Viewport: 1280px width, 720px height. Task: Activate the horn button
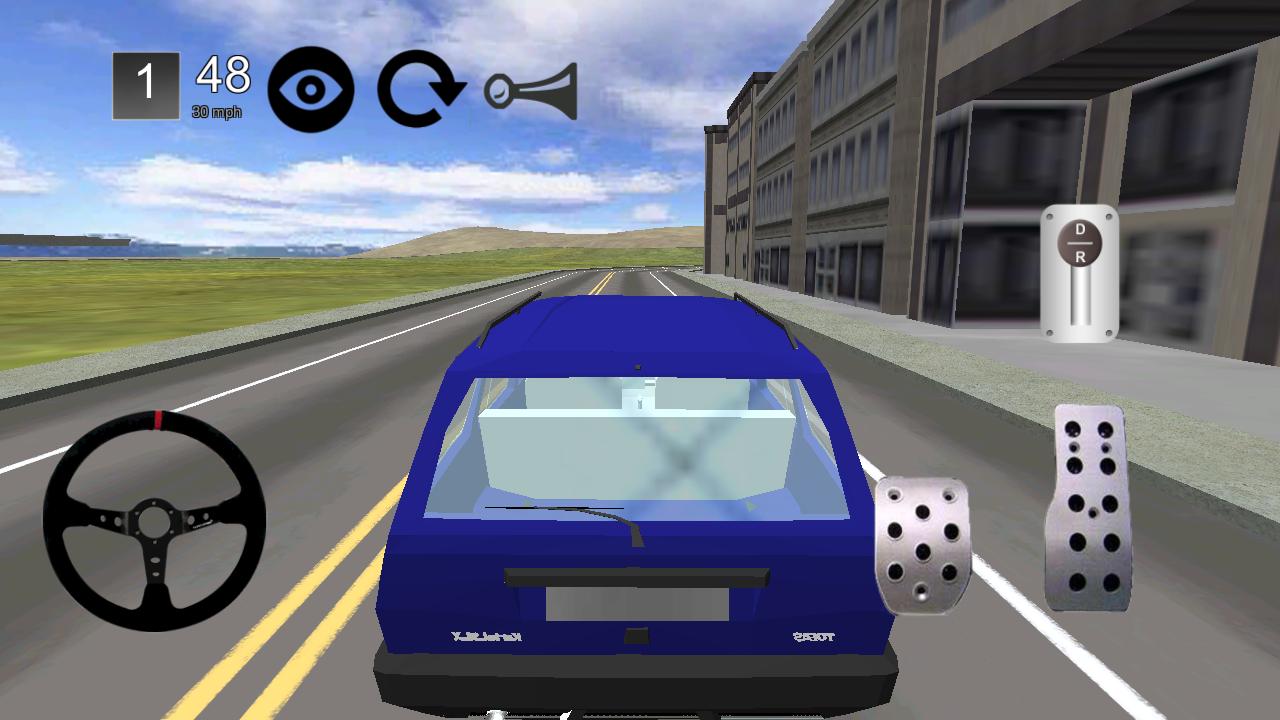pos(530,90)
